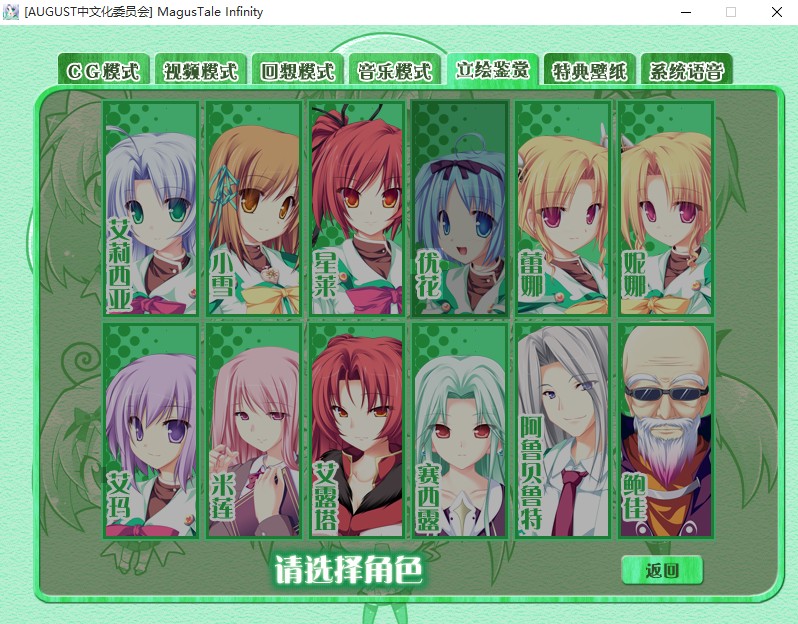Choose the 仿花 character card
Image resolution: width=798 pixels, height=624 pixels.
pyautogui.click(x=460, y=208)
